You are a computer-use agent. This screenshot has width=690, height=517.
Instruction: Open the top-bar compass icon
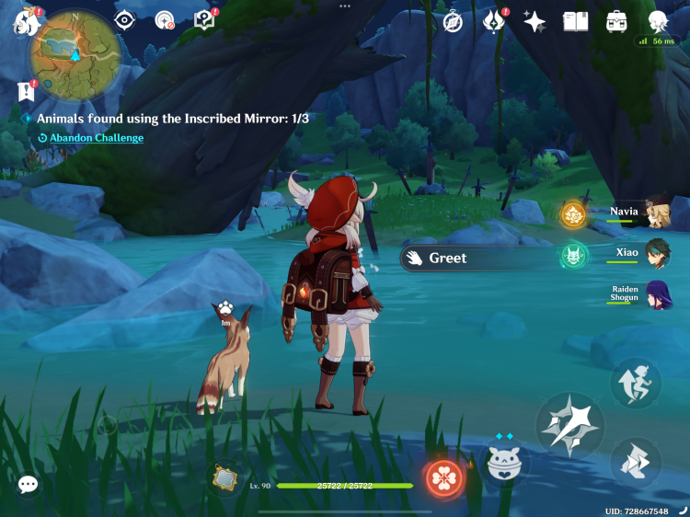453,21
